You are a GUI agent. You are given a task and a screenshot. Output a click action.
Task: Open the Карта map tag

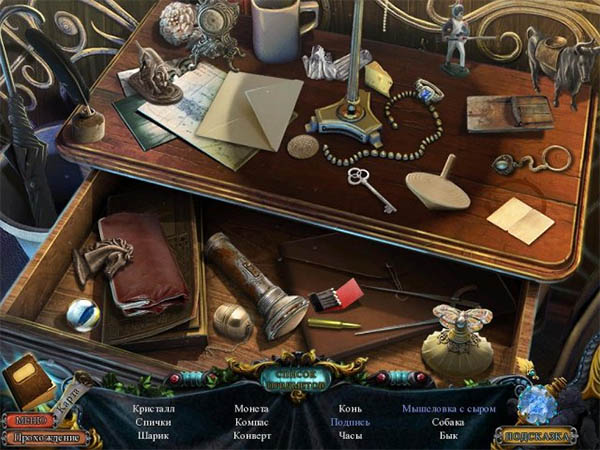tap(69, 395)
